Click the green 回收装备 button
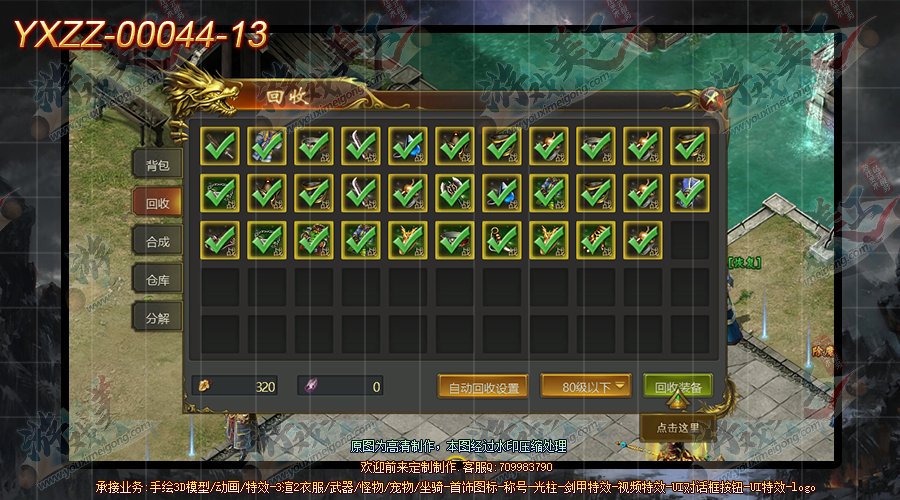 (677, 387)
